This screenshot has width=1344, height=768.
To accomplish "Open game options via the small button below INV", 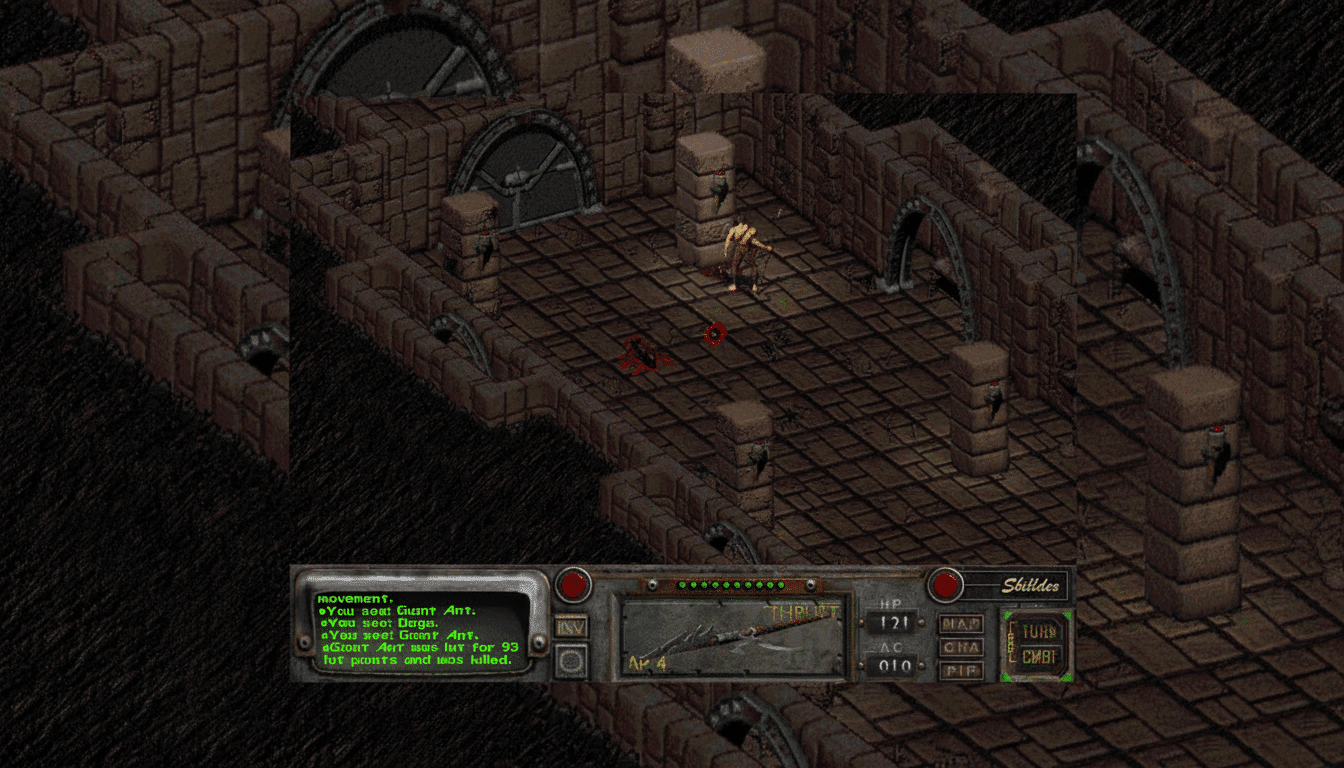I will pos(573,660).
